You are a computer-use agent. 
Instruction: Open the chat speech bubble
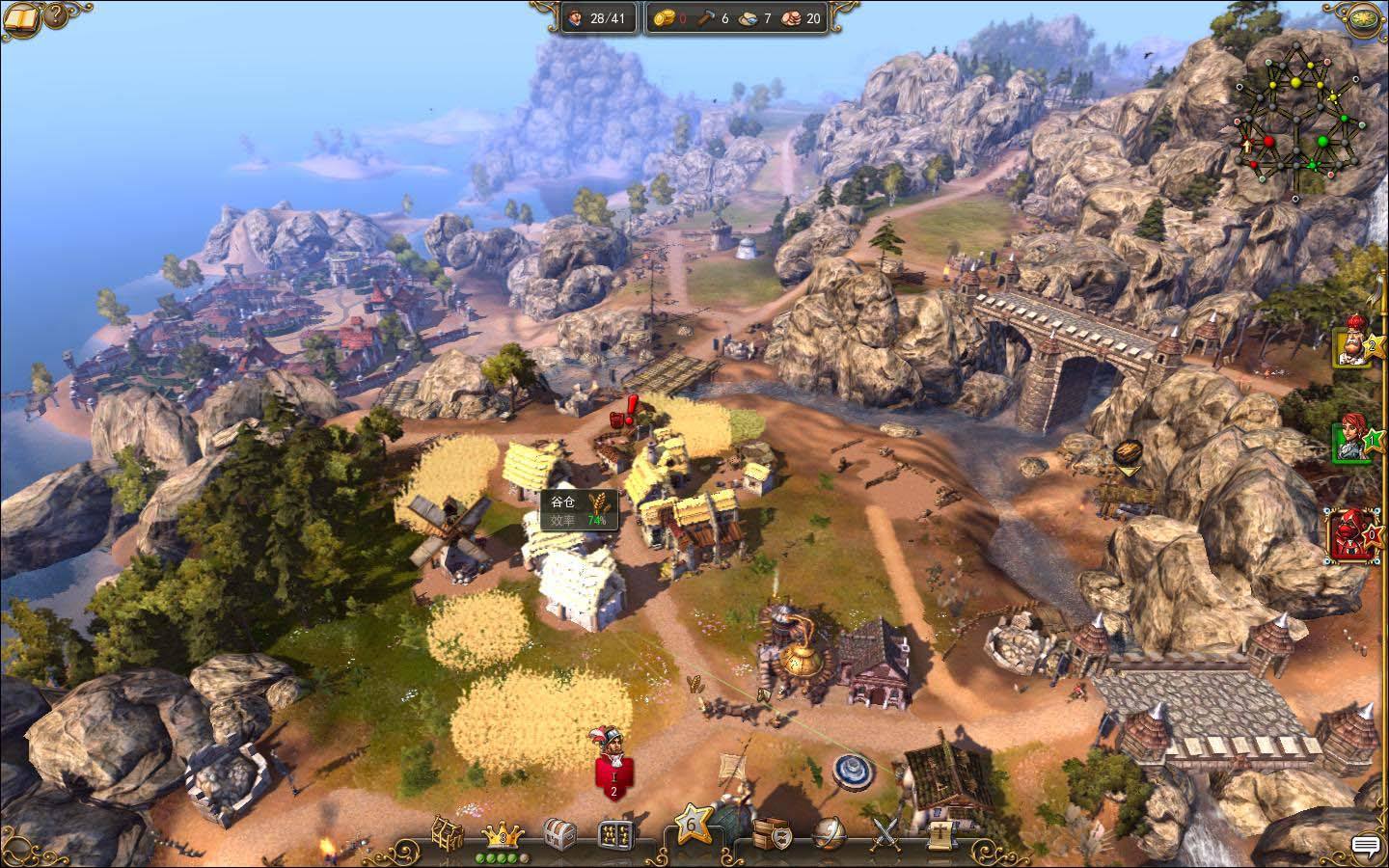(1365, 846)
